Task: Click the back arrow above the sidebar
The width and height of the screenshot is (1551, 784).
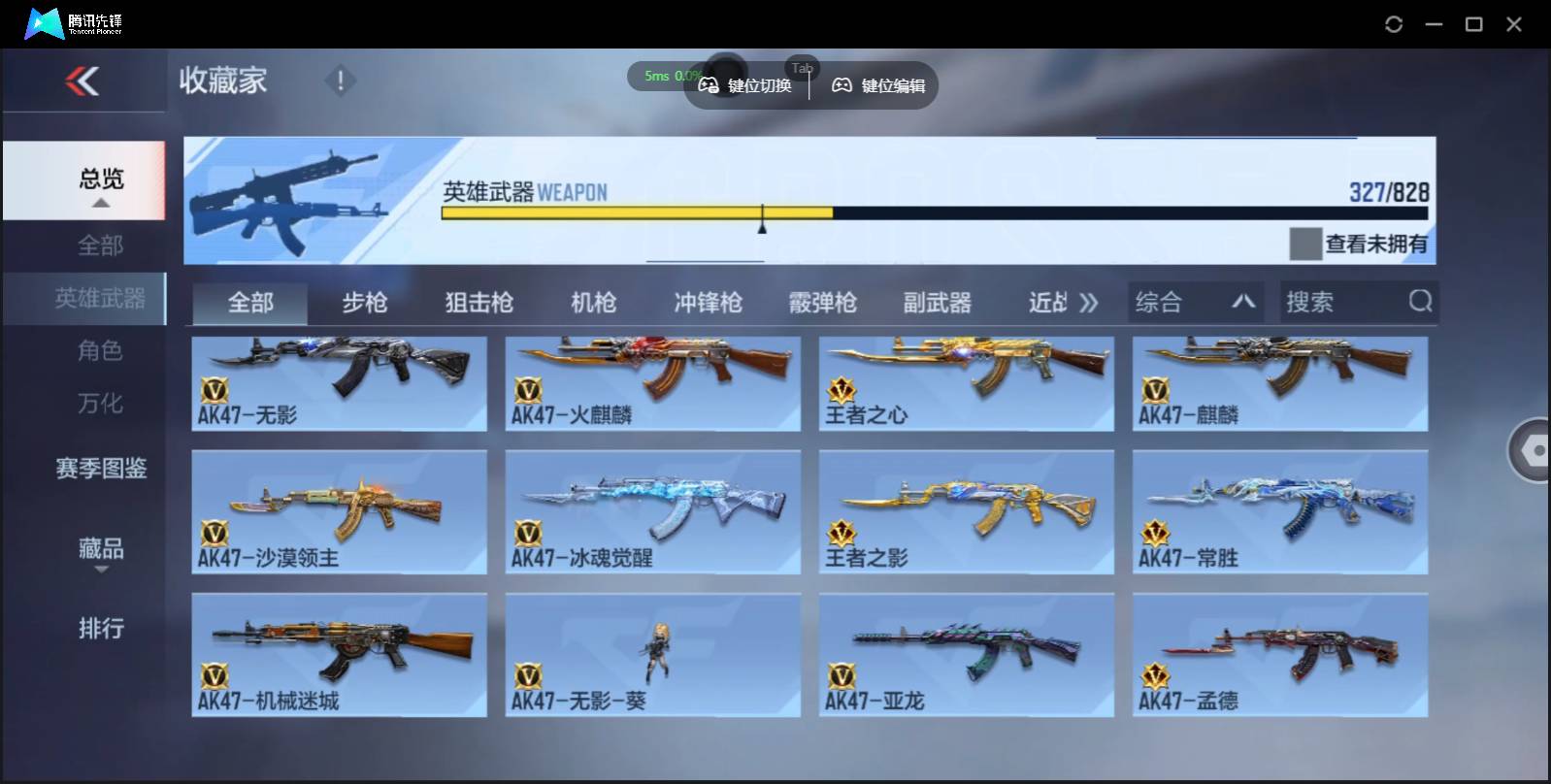Action: (83, 81)
